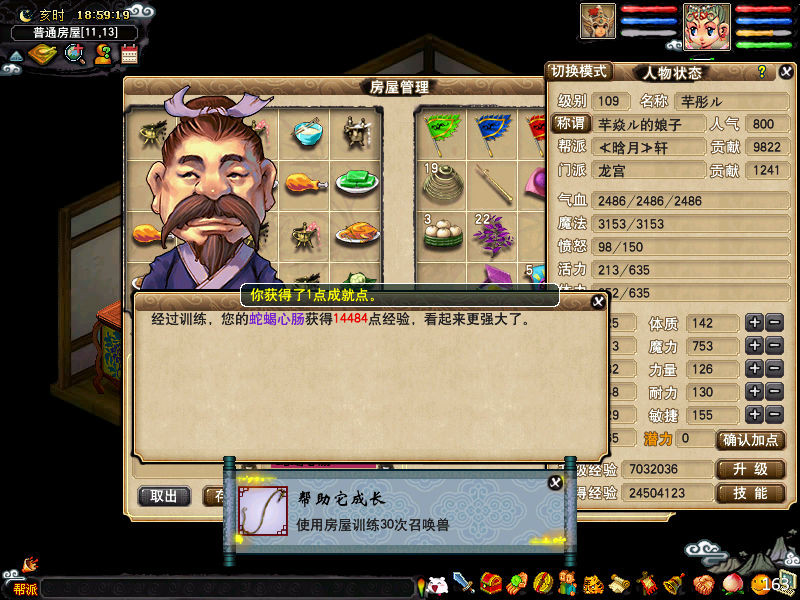Confirm stat points with 确认加点

[x=751, y=439]
